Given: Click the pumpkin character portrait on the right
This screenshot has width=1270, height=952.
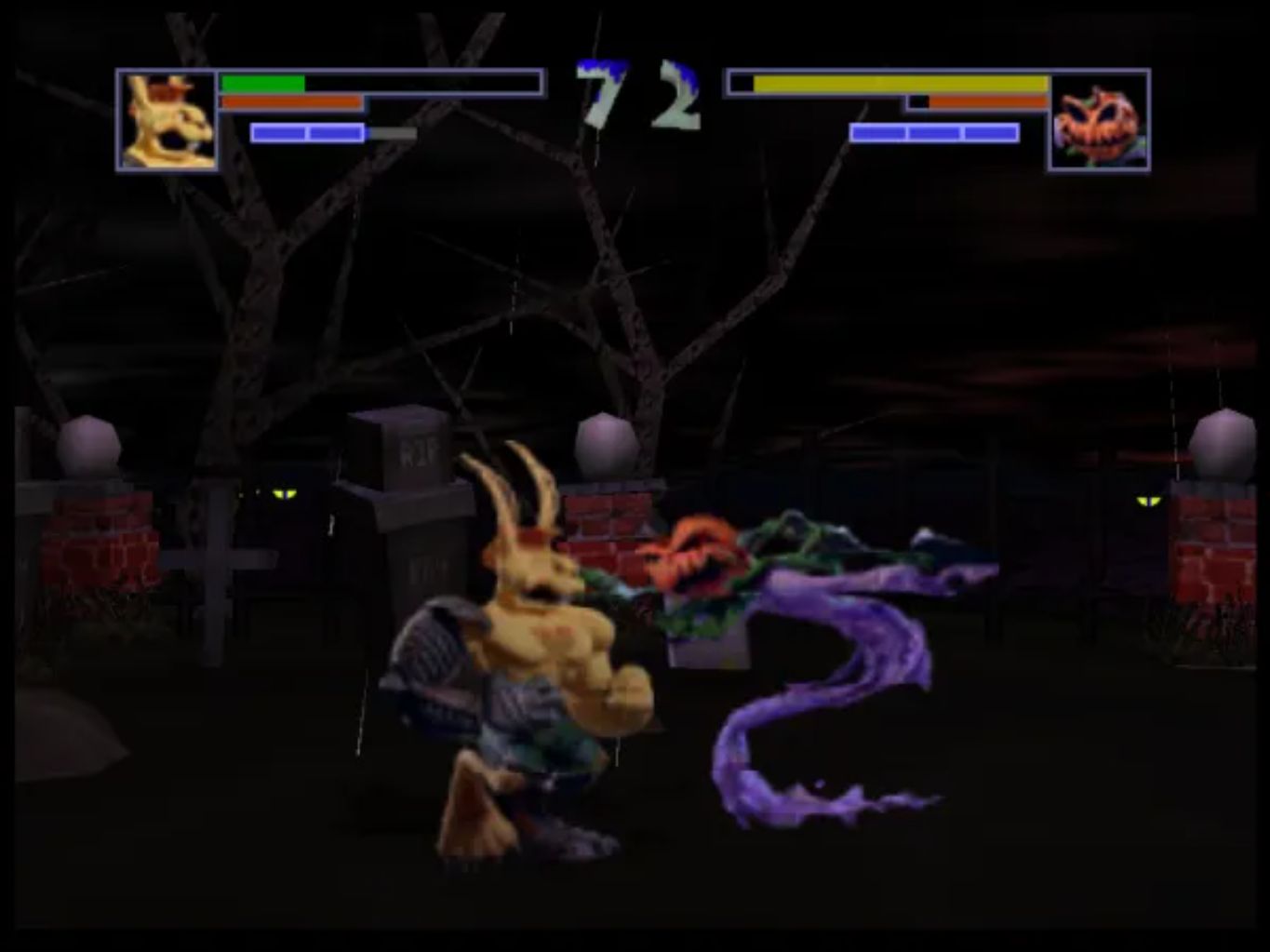Looking at the screenshot, I should point(1101,121).
